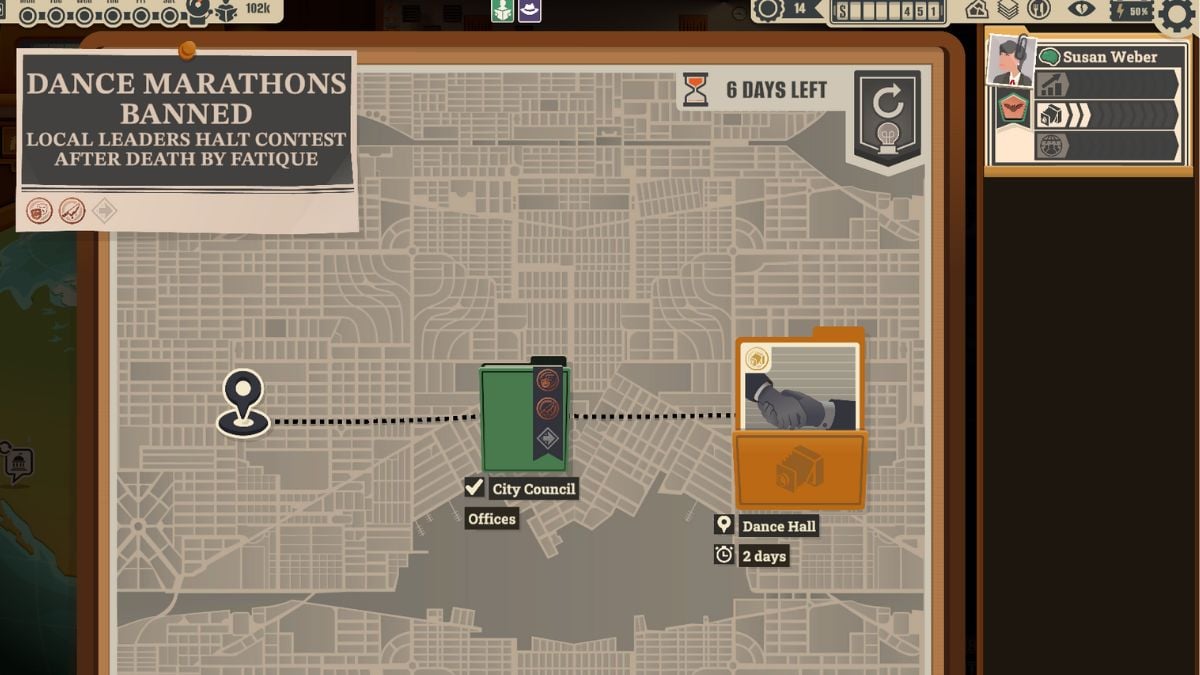Click the government building speech bubble
This screenshot has height=675, width=1200.
(17, 464)
